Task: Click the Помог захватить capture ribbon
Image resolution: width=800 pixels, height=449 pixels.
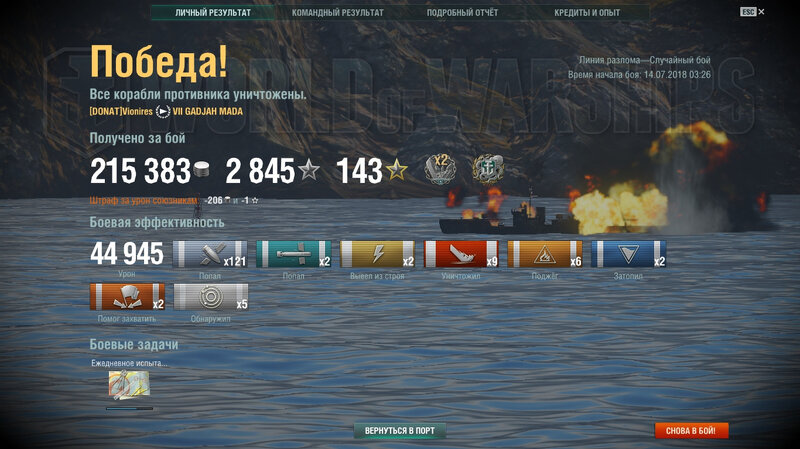Action: [x=127, y=297]
